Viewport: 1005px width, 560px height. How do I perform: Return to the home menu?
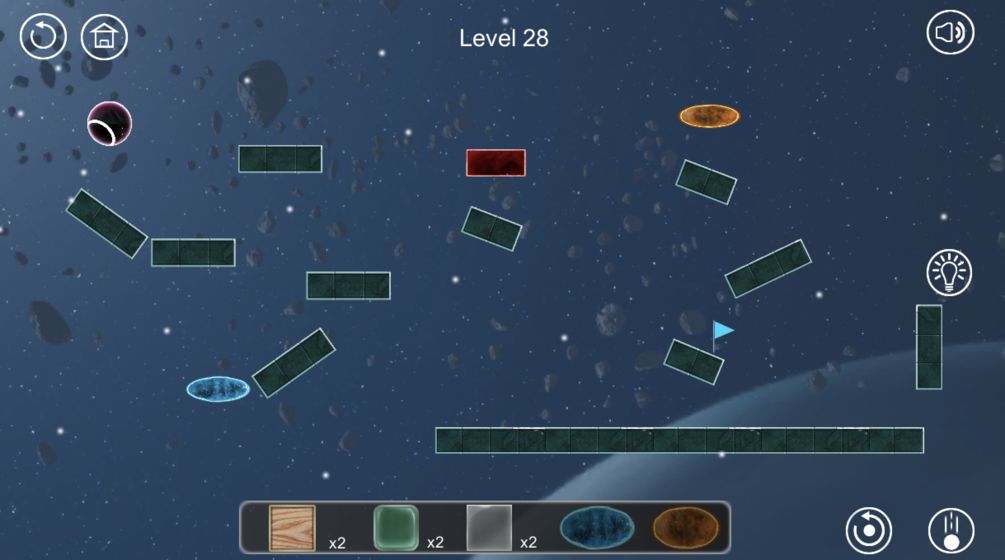click(104, 37)
